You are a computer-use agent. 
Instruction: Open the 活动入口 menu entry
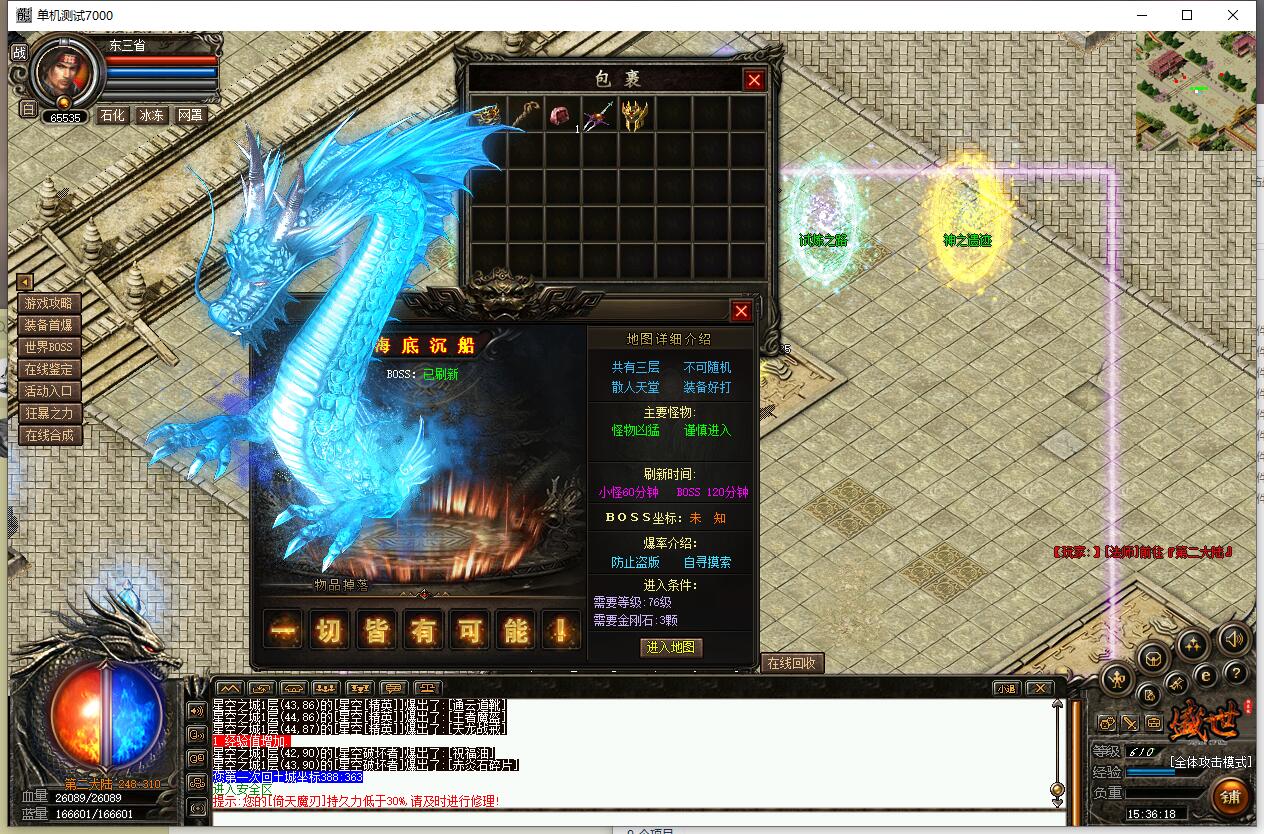pos(49,391)
